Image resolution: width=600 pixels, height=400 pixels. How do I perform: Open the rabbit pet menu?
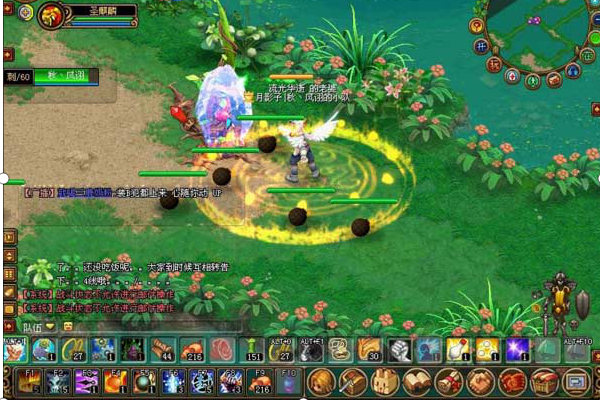tap(385, 381)
